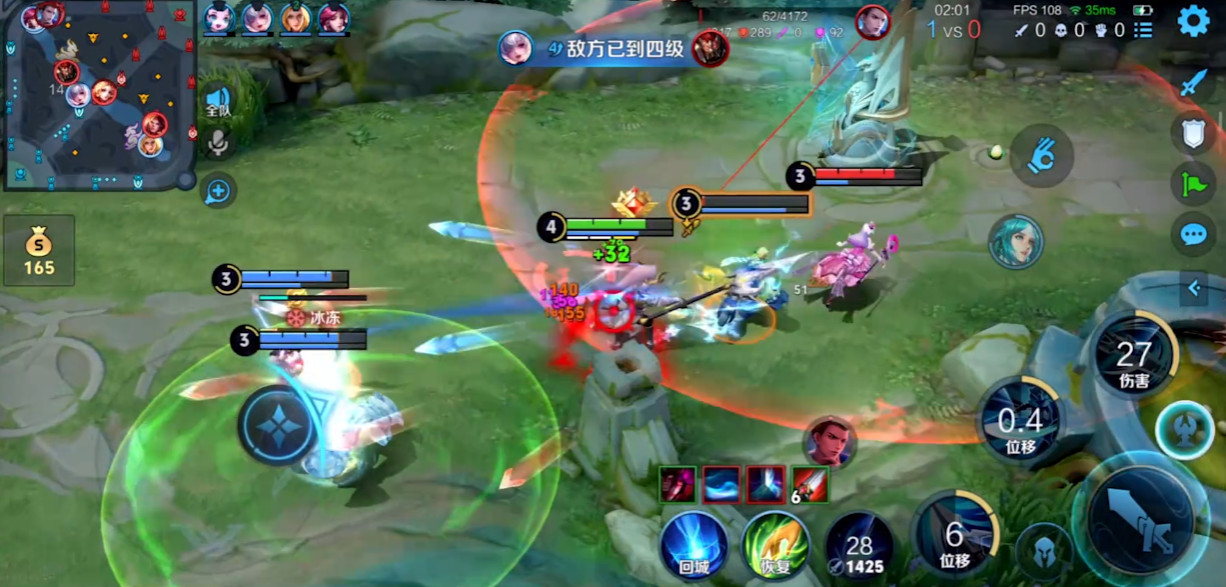Open the quick chat plus-bubble button

tap(217, 190)
